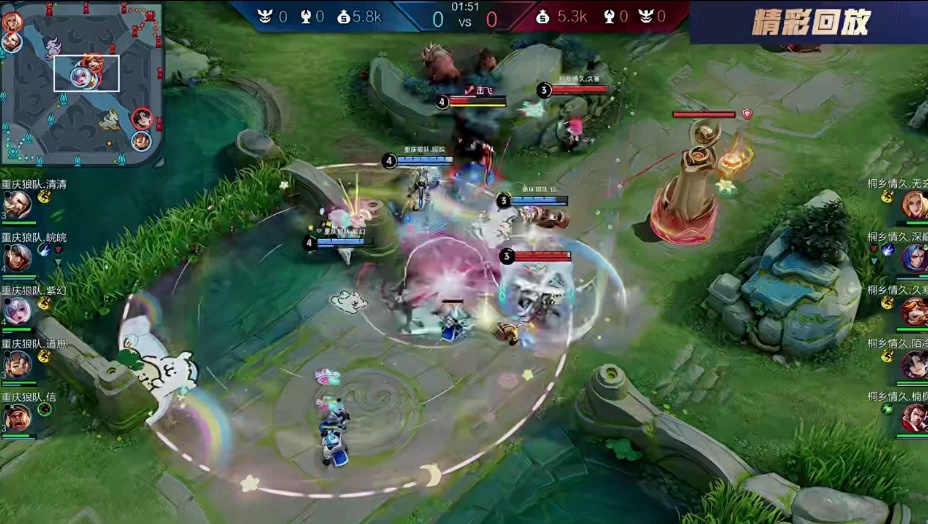Click the minimap in the corner
The height and width of the screenshot is (524, 928).
coord(82,82)
